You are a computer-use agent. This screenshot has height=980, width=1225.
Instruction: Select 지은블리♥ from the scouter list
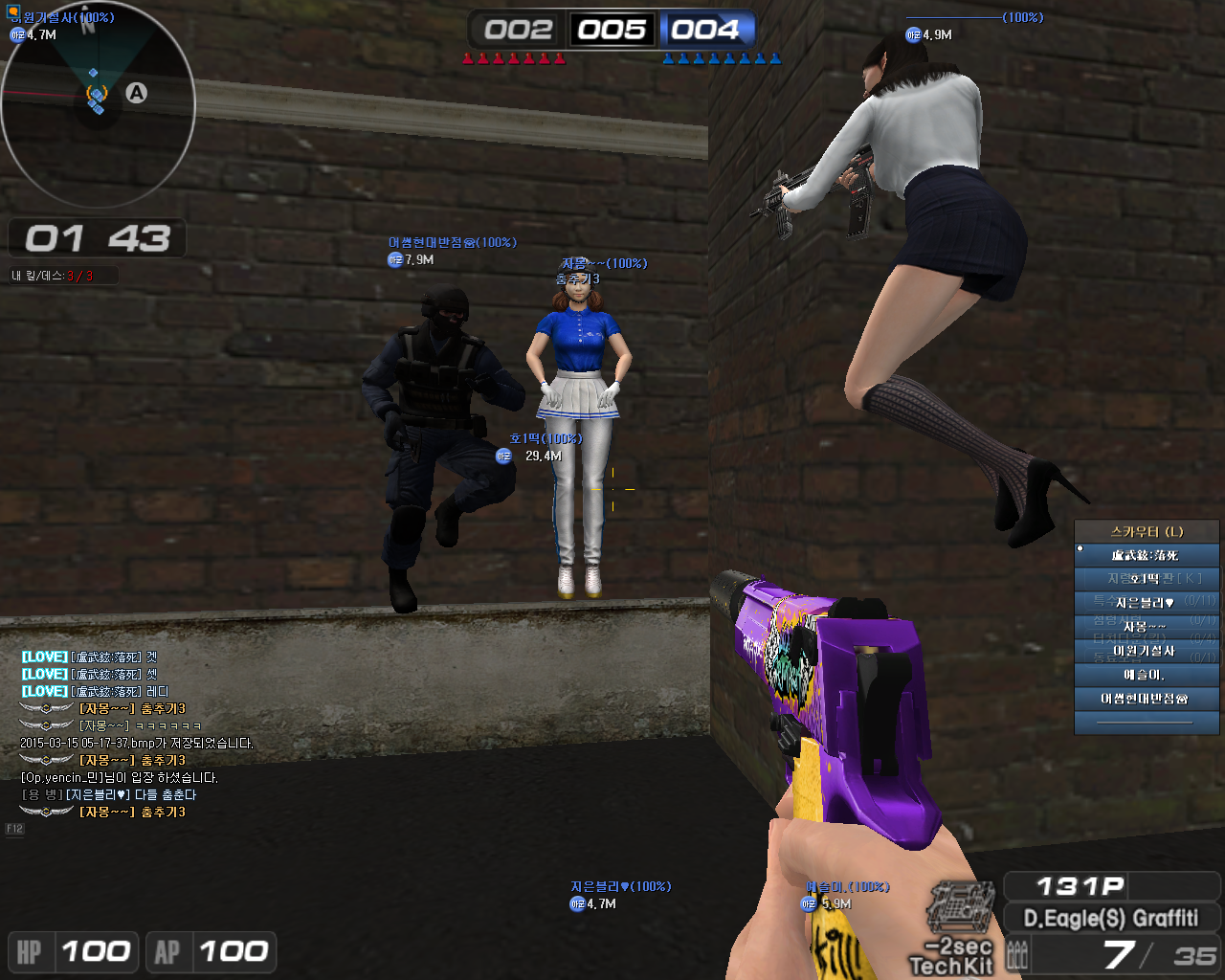[1147, 602]
